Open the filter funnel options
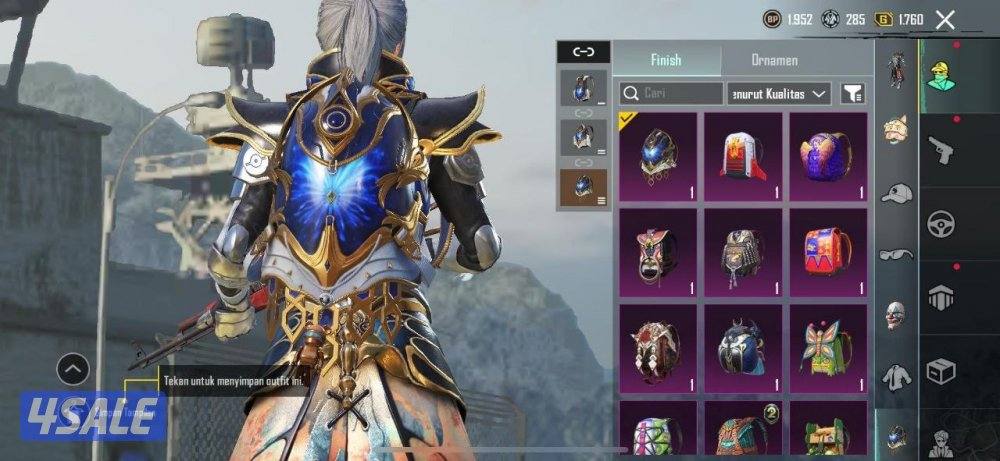The height and width of the screenshot is (461, 1000). (x=852, y=94)
